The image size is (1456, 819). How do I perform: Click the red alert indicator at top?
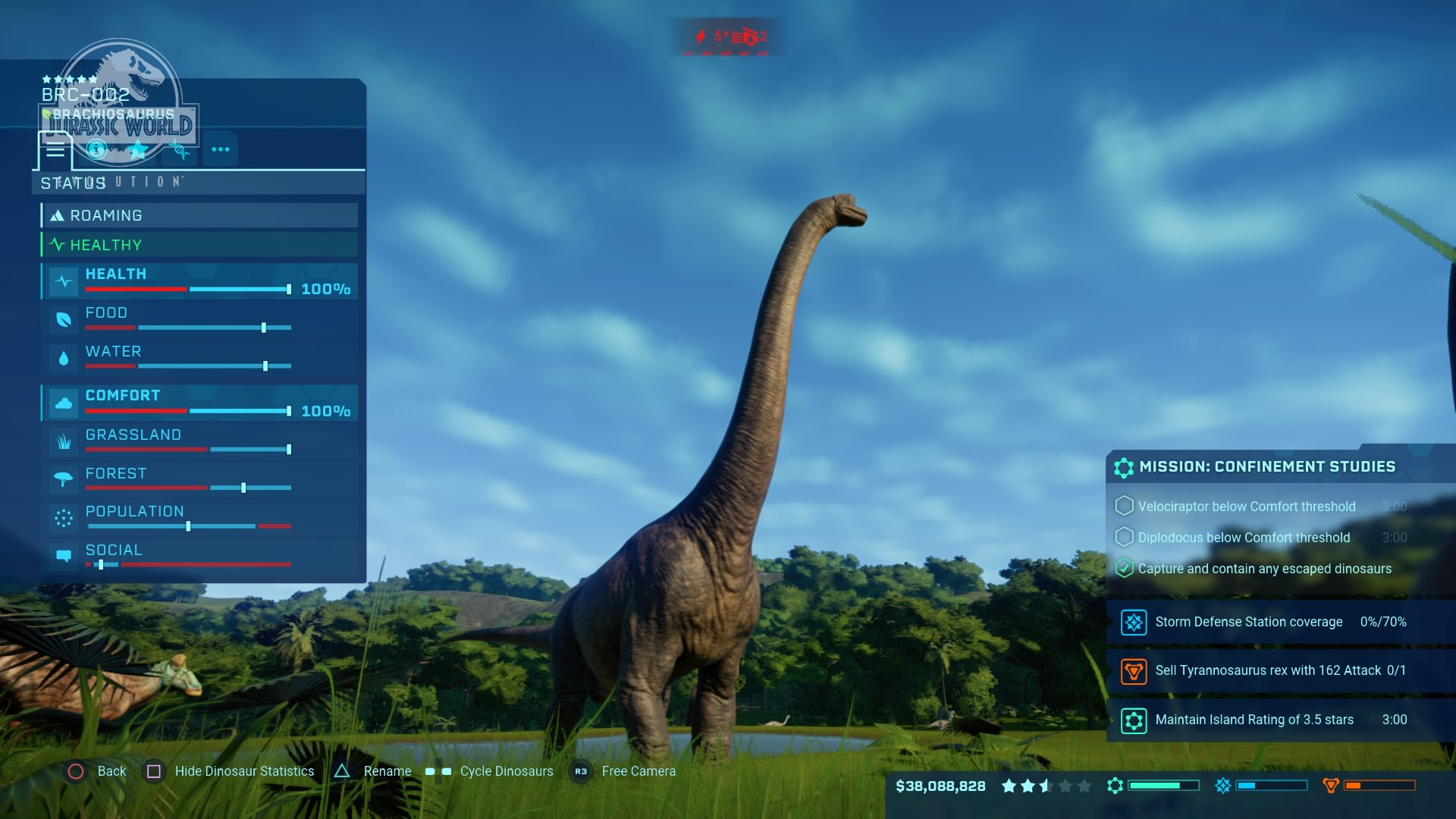click(x=730, y=36)
